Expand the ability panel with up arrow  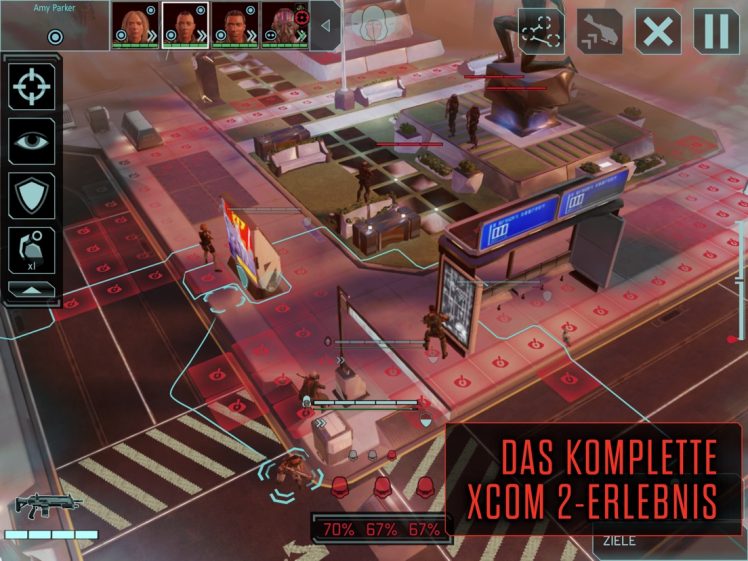33,289
